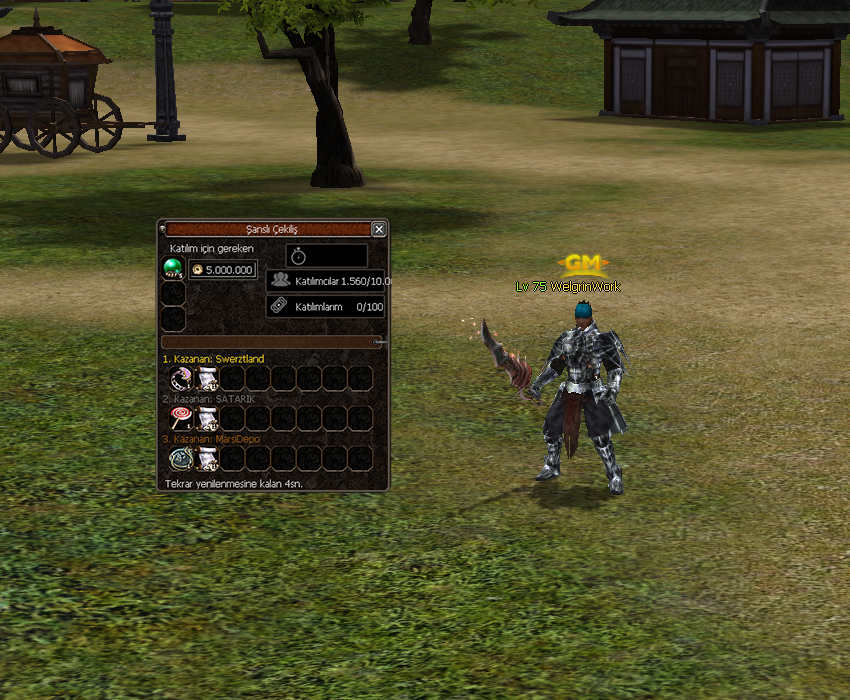Viewport: 850px width, 700px height.
Task: Select third winner's teal amulet prize
Action: pyautogui.click(x=182, y=458)
